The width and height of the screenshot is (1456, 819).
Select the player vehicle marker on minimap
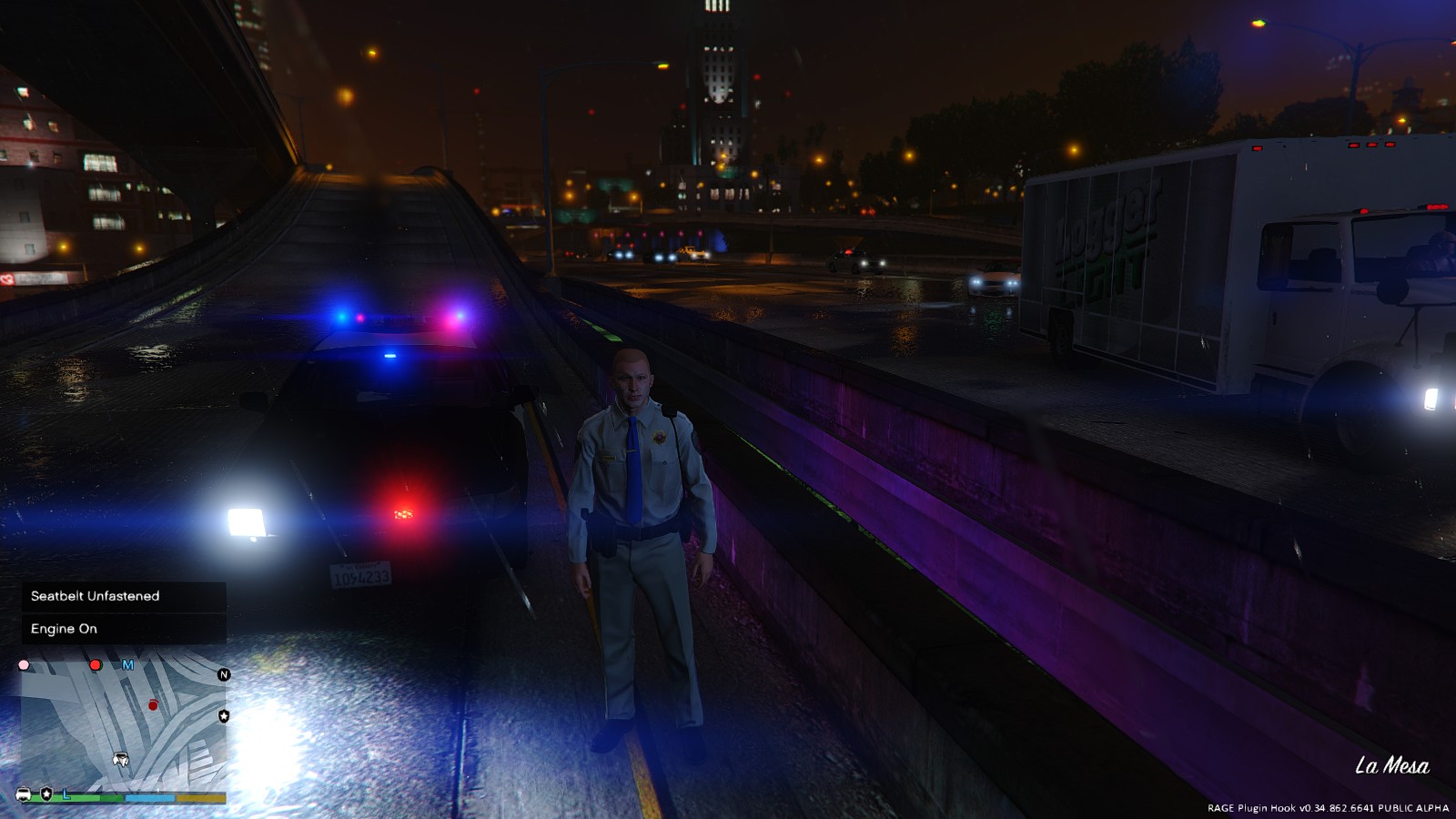pos(120,759)
